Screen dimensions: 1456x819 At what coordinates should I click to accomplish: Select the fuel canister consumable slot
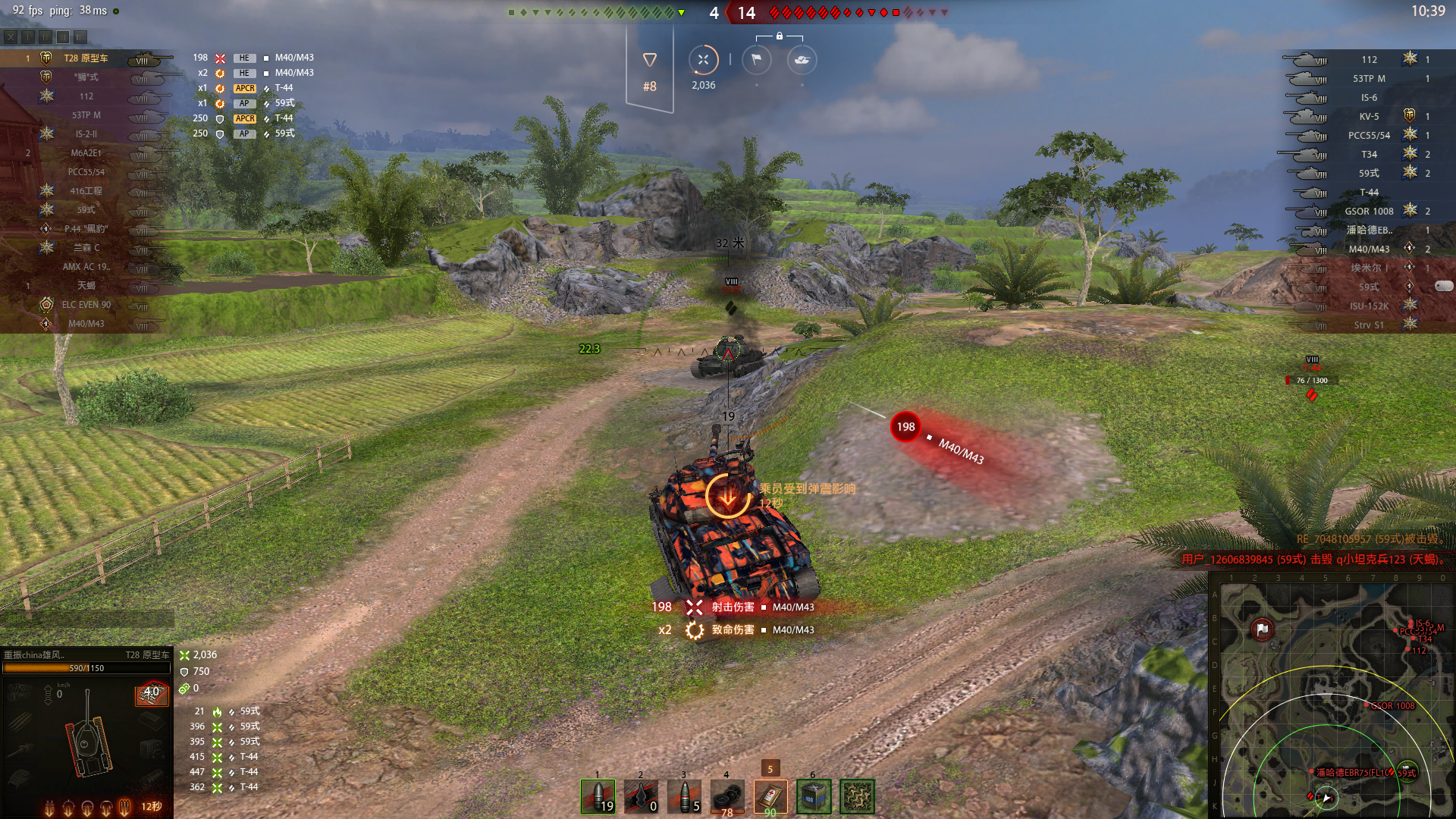(x=814, y=796)
